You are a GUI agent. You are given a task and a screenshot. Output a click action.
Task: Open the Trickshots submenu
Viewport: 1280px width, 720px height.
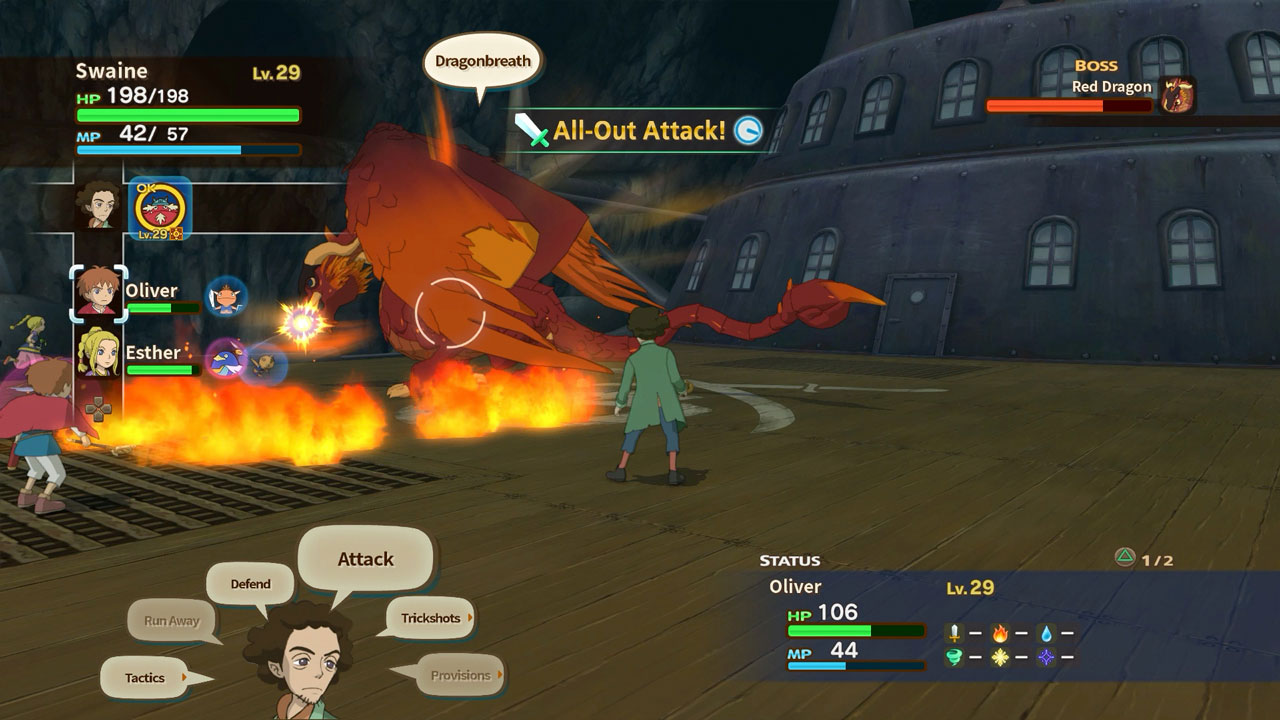431,618
